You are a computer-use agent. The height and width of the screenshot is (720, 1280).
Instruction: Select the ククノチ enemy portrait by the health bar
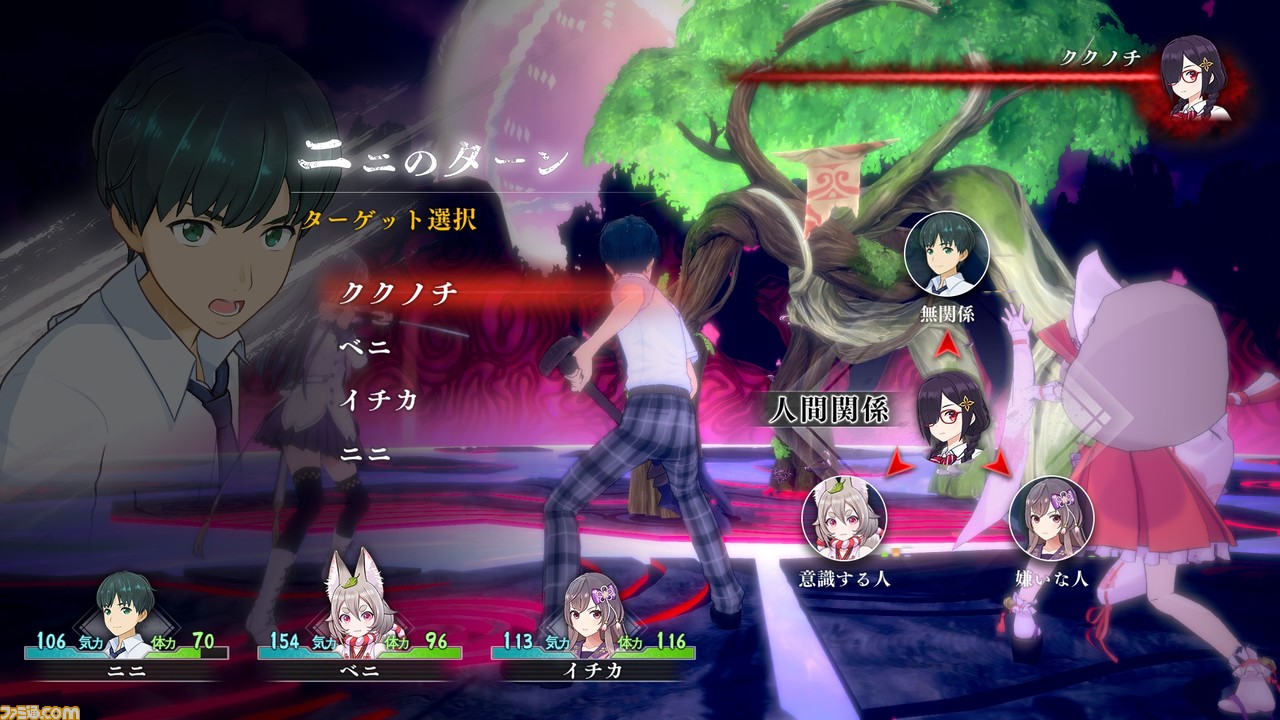coord(1196,78)
